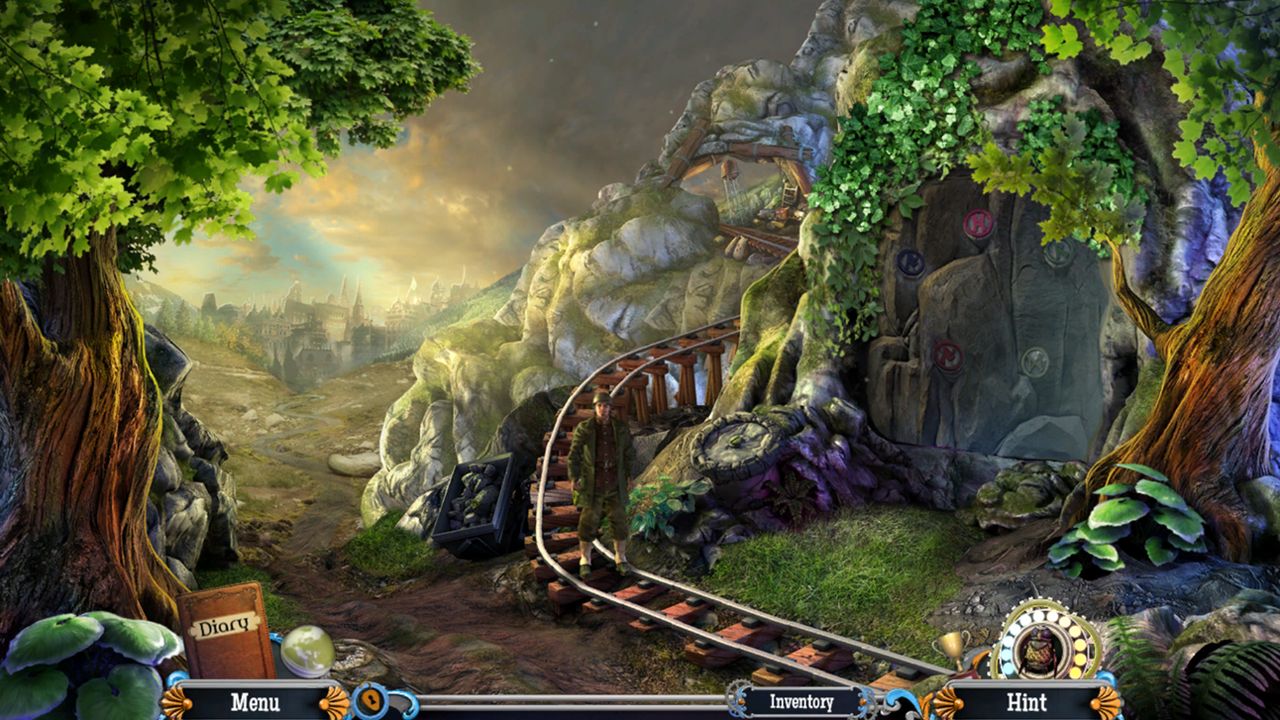
Task: Toggle the faded rune on the lower right rock
Action: (1033, 358)
